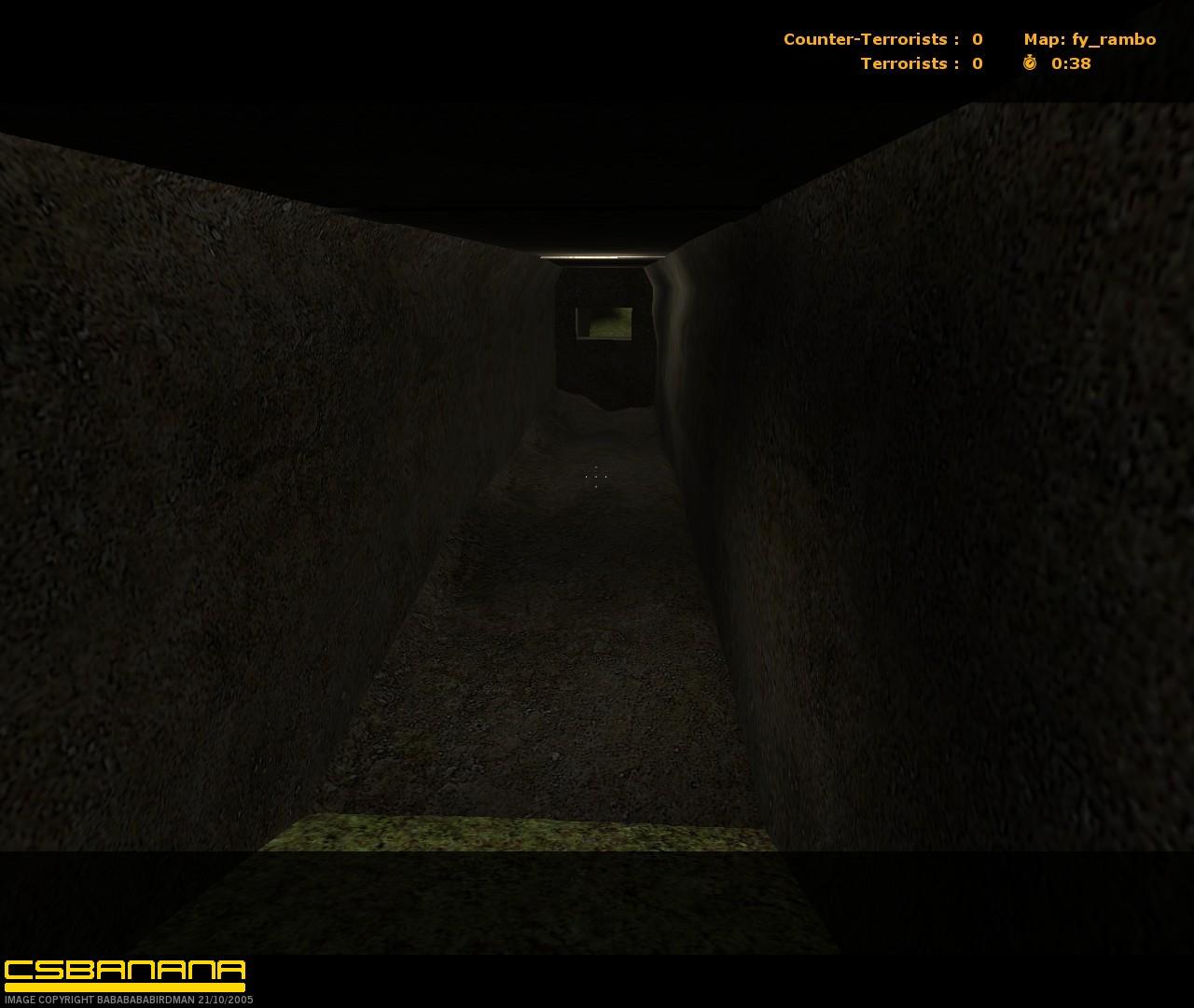Select the Map: fy_rambo label
The image size is (1194, 1008).
coord(1089,39)
